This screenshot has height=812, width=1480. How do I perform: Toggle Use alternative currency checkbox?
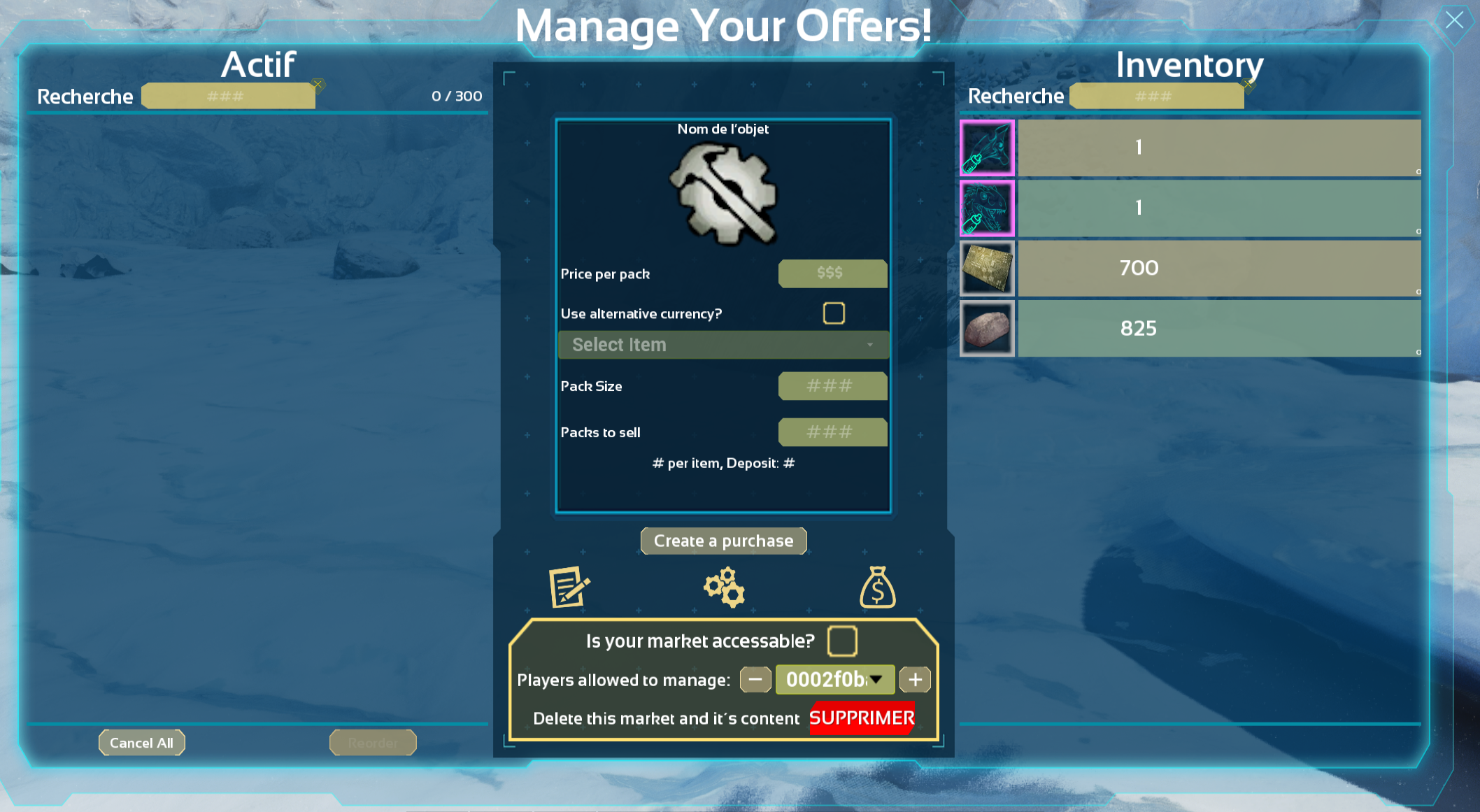pyautogui.click(x=834, y=313)
